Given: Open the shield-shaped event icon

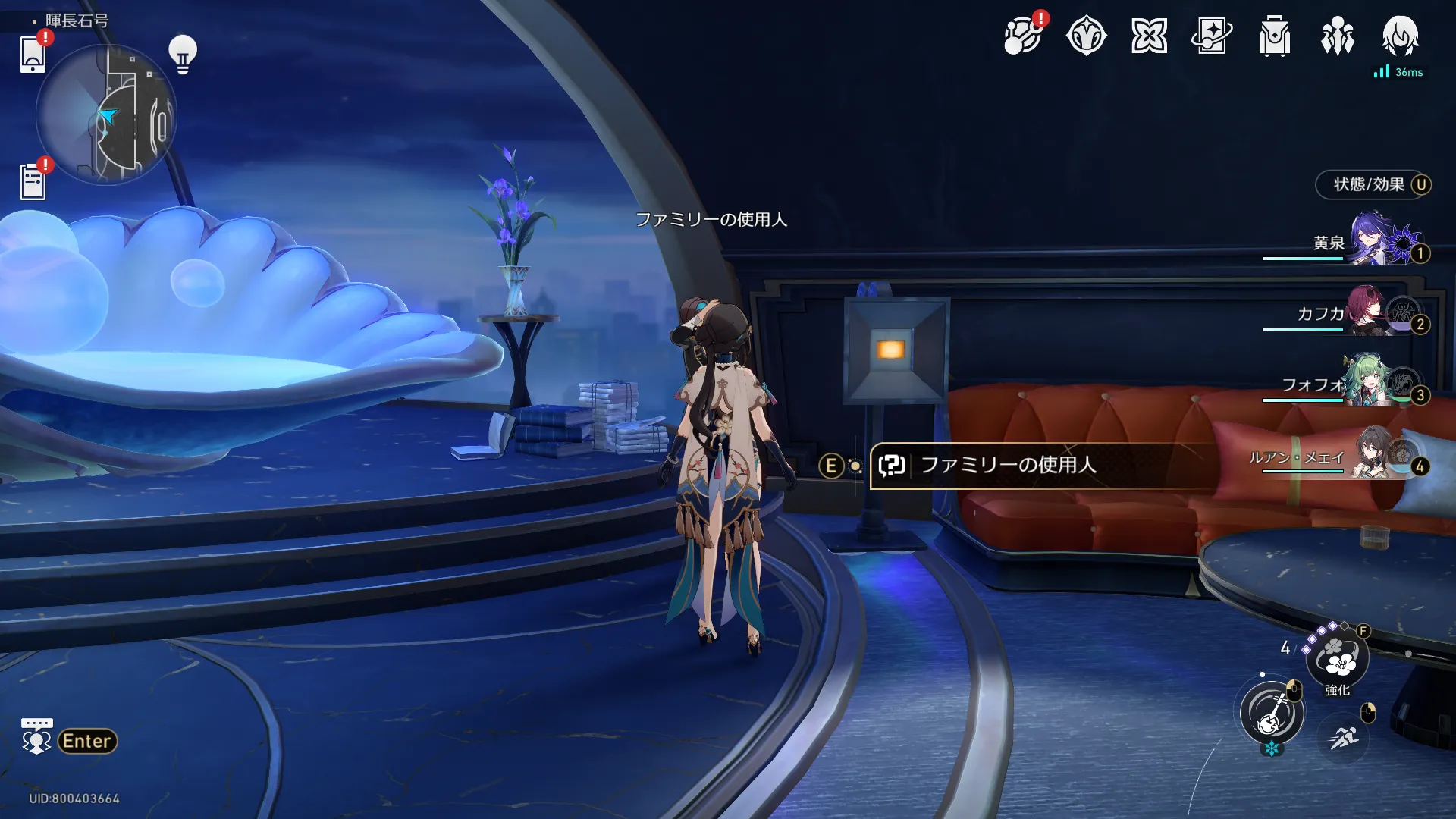Looking at the screenshot, I should (x=1086, y=36).
